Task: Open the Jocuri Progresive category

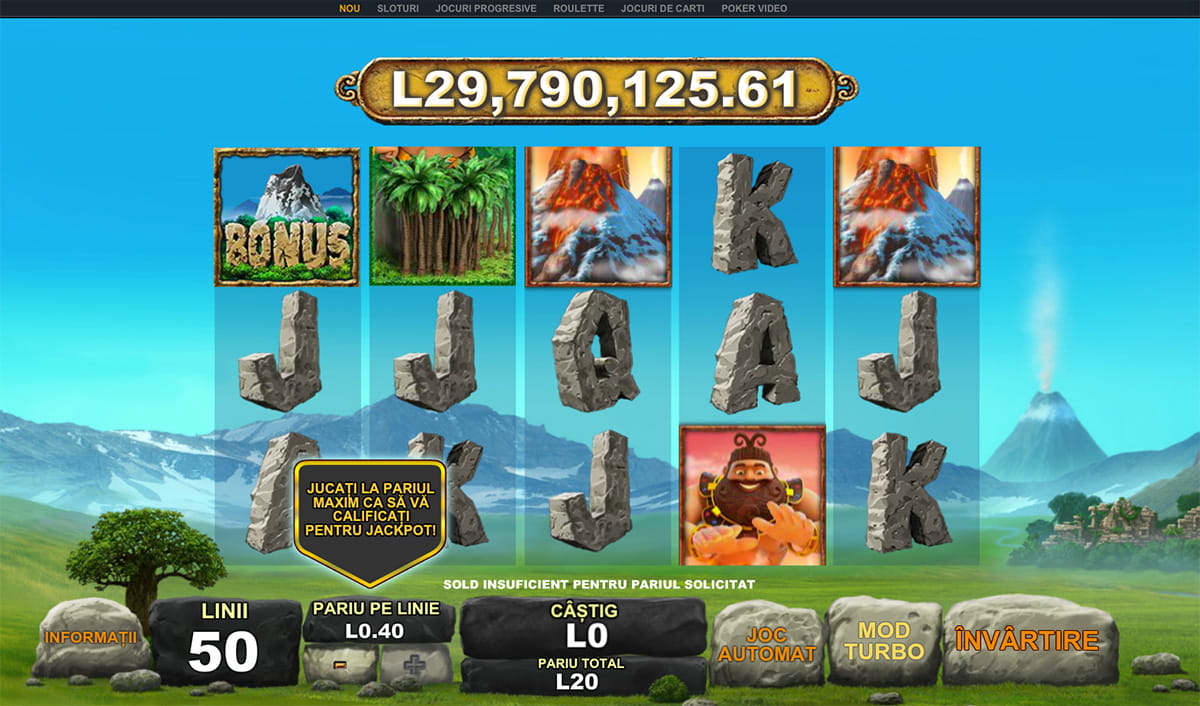Action: [x=486, y=8]
